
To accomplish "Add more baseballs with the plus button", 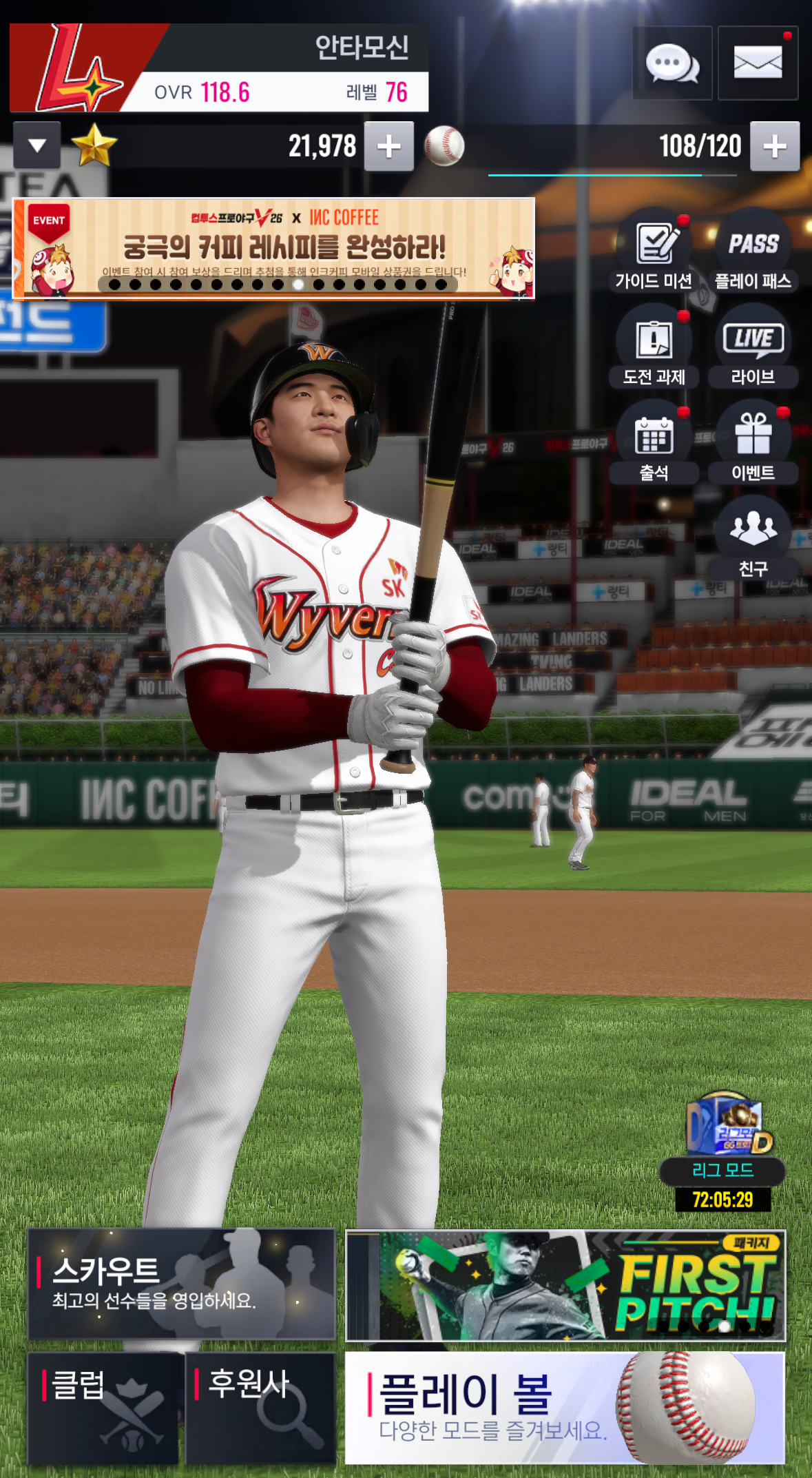I will (x=775, y=146).
